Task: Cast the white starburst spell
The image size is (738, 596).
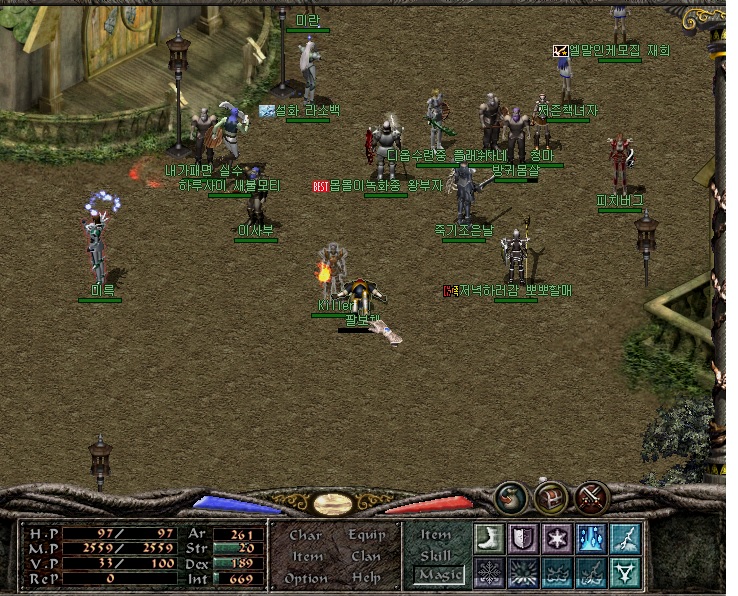Action: (557, 538)
